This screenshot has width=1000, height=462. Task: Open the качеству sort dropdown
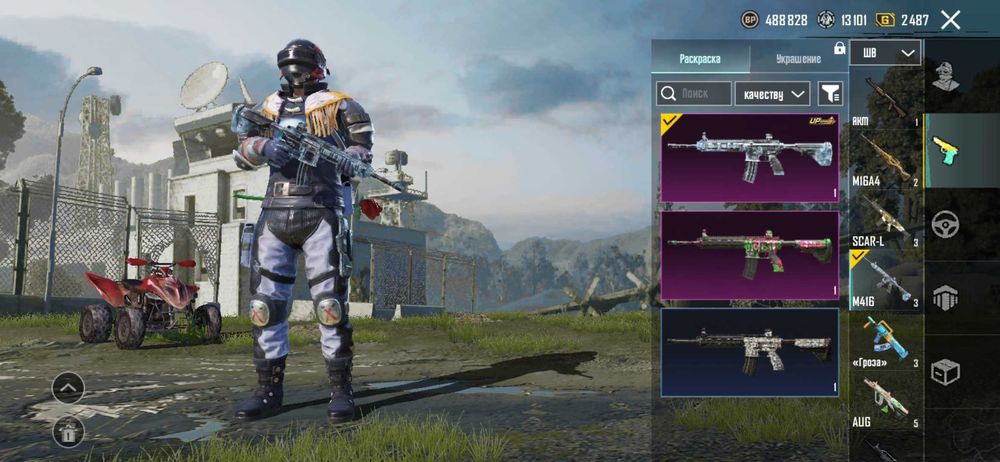pos(772,94)
